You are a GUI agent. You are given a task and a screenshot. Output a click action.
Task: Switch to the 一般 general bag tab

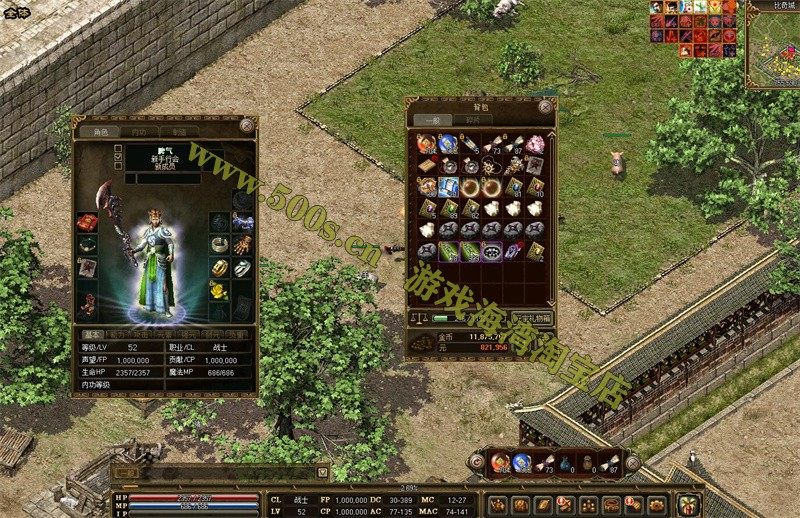[x=432, y=120]
